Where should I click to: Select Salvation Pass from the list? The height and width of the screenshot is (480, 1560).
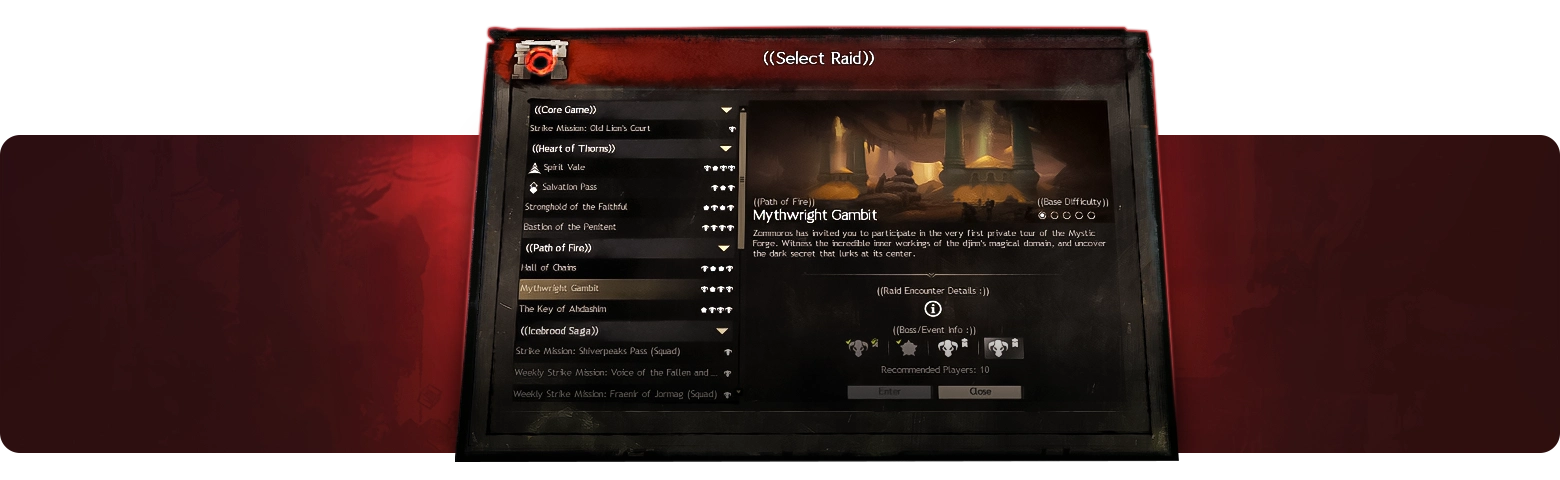[569, 188]
